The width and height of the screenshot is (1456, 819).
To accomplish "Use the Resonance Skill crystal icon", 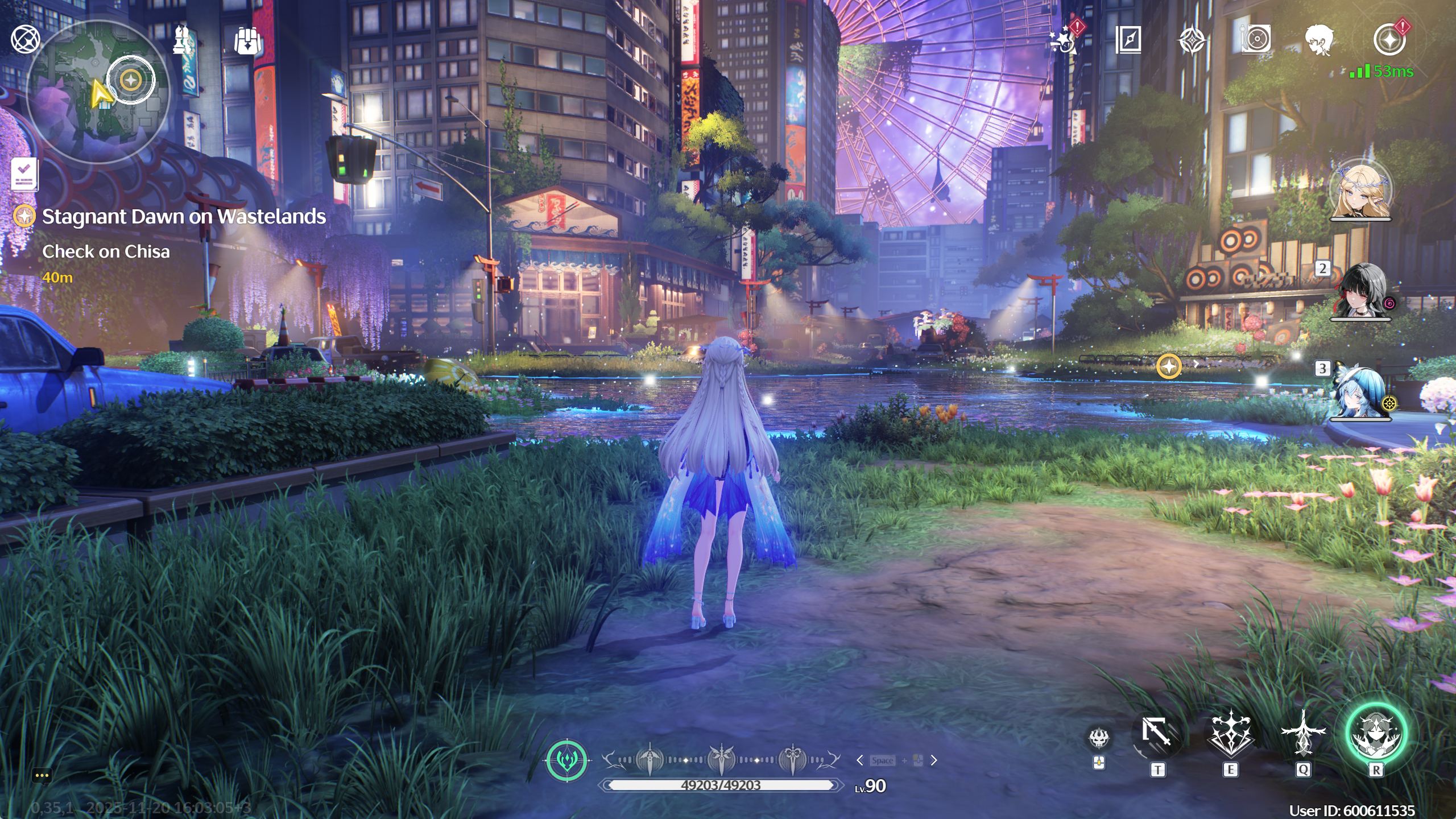I will (1230, 734).
